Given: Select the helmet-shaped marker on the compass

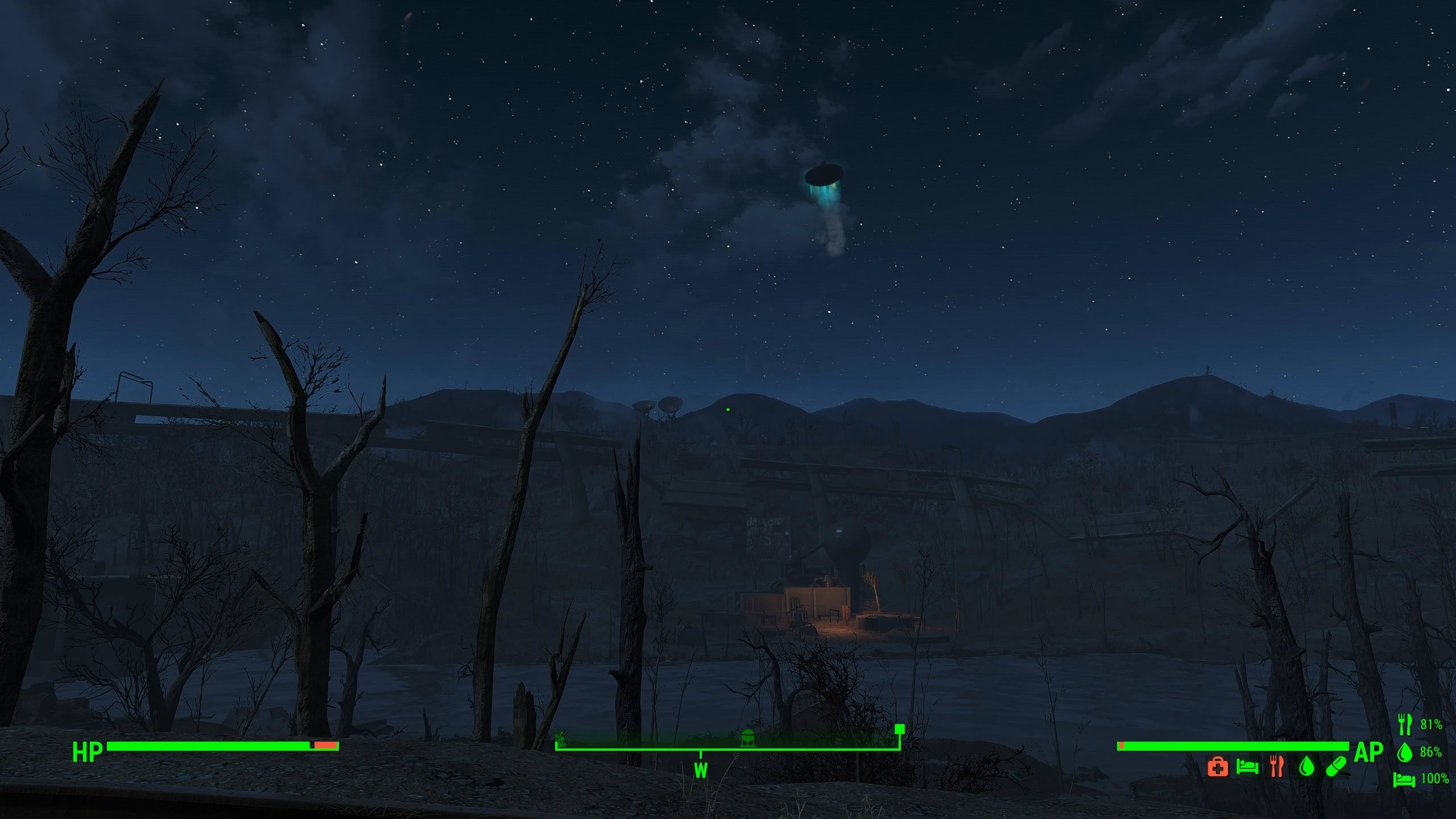Looking at the screenshot, I should [x=748, y=738].
